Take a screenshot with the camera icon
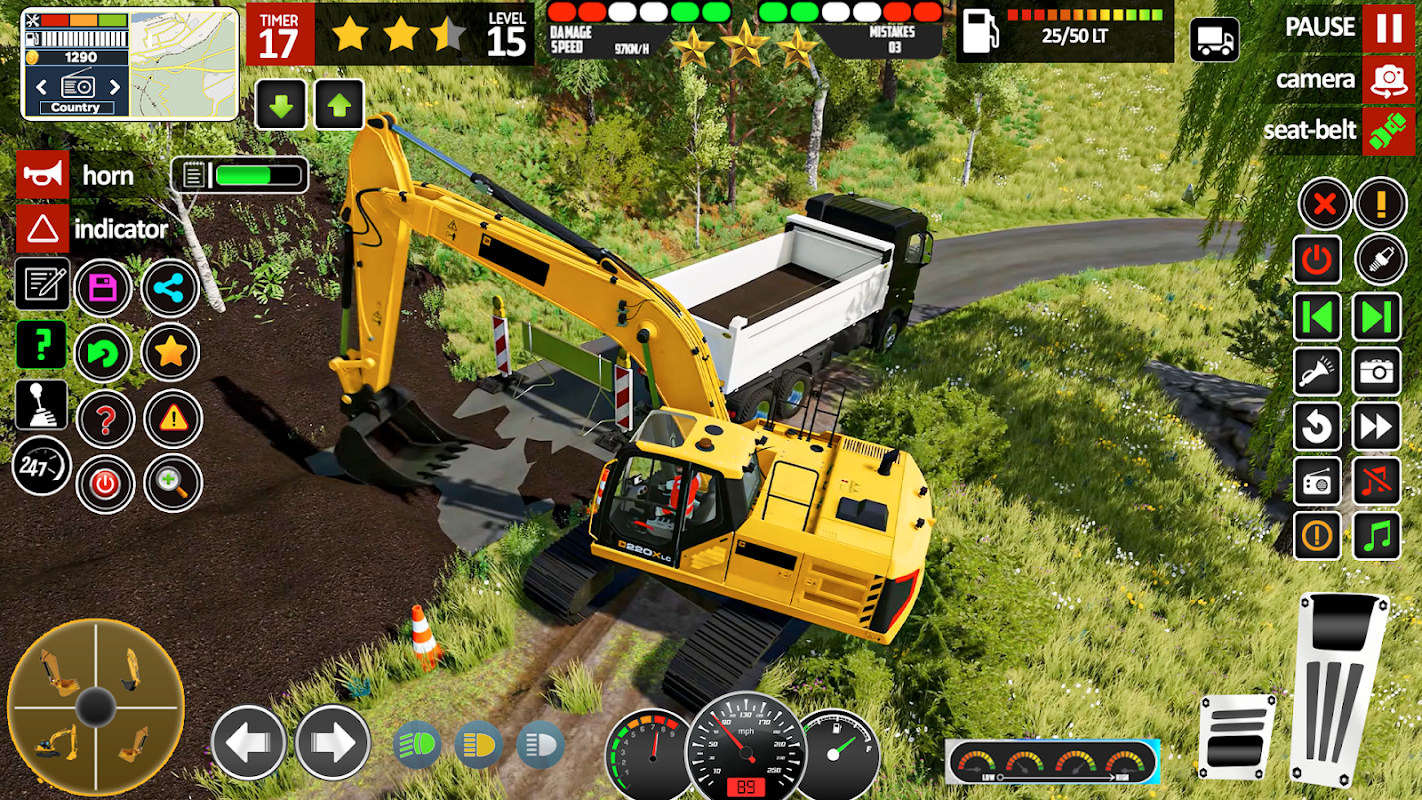Viewport: 1422px width, 800px height. click(1377, 372)
